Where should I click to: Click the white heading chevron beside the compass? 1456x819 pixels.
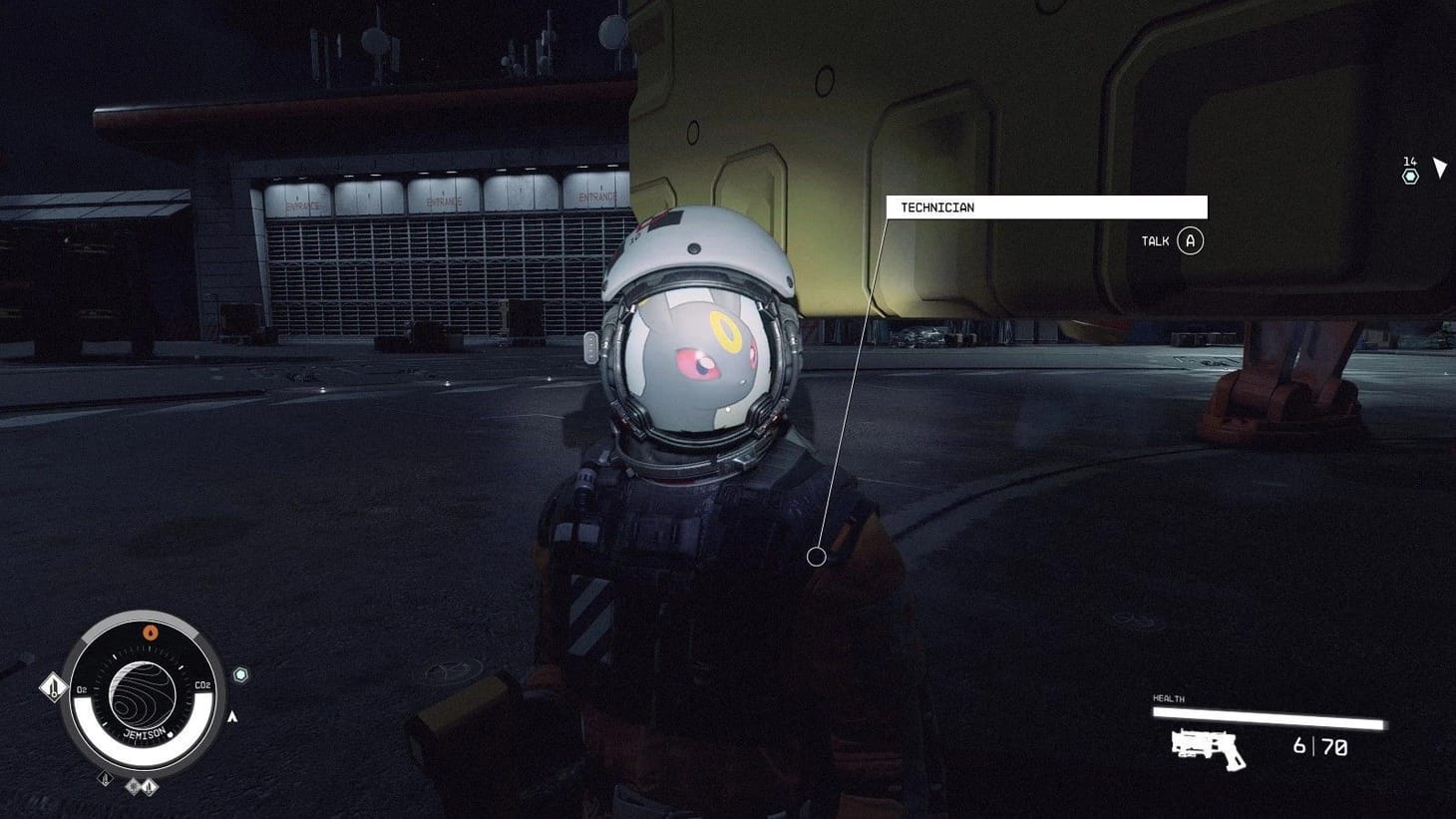[231, 715]
